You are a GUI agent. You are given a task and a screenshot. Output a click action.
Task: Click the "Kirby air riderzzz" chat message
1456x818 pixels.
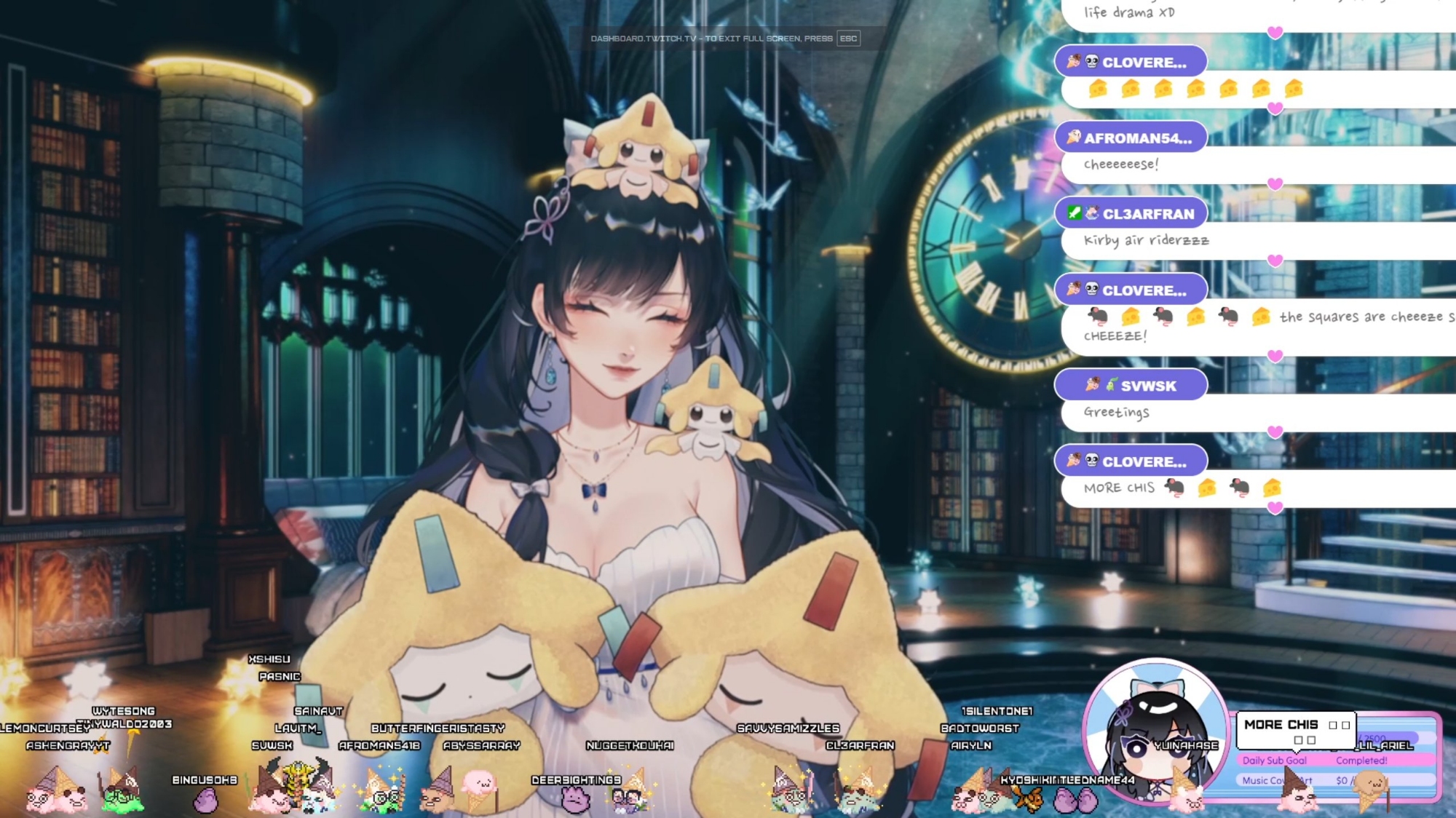point(1146,240)
